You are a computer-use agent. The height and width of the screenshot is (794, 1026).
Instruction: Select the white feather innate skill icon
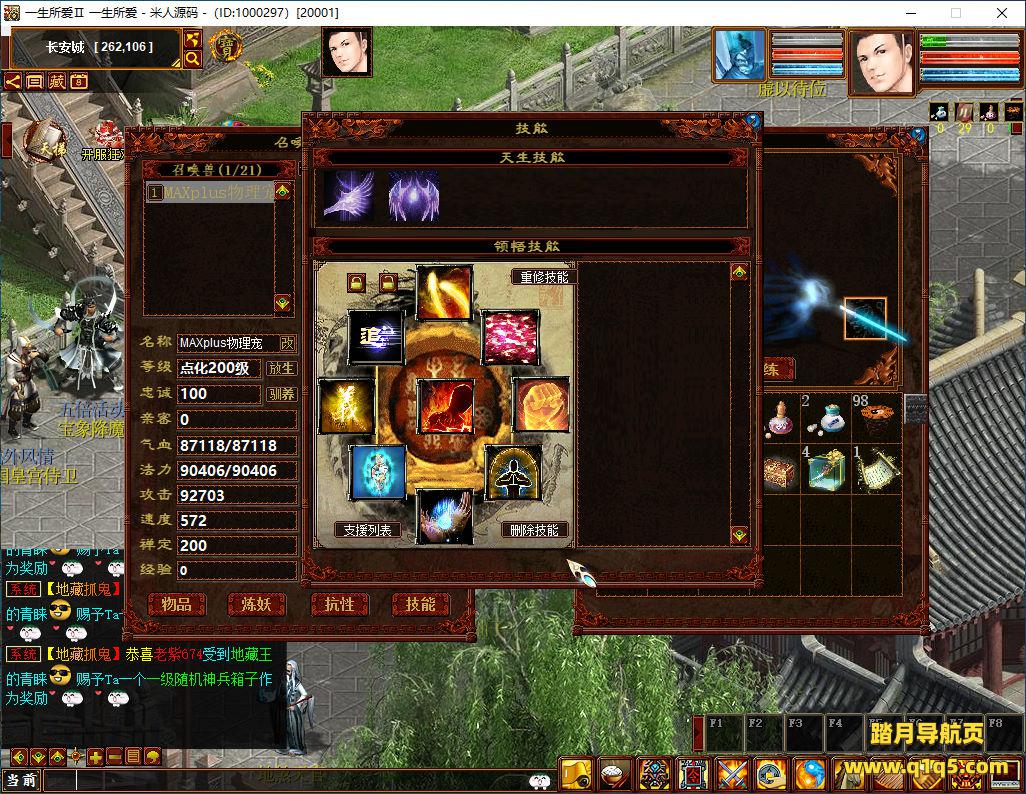(349, 195)
